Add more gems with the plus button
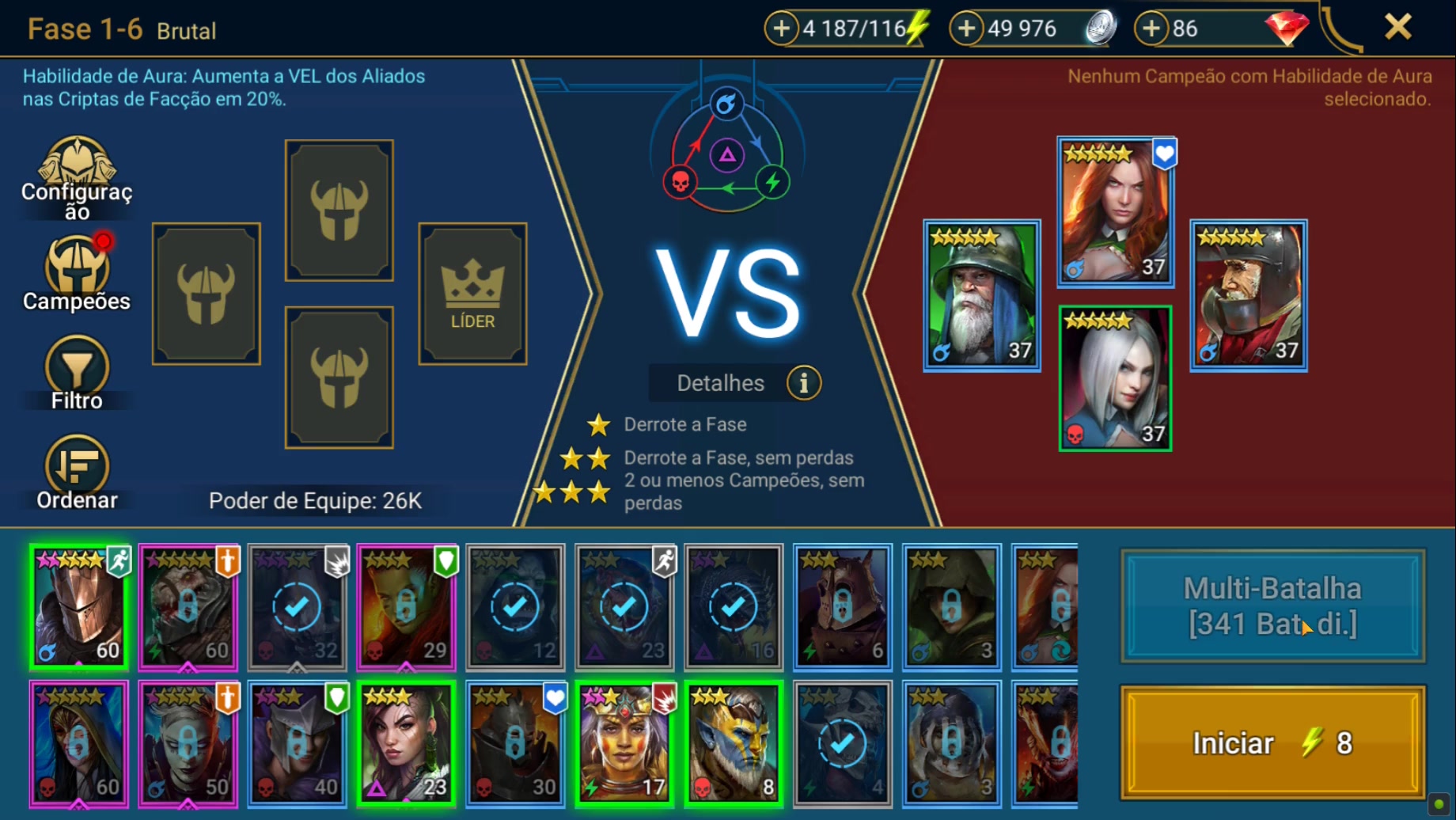Image resolution: width=1456 pixels, height=820 pixels. [1151, 28]
